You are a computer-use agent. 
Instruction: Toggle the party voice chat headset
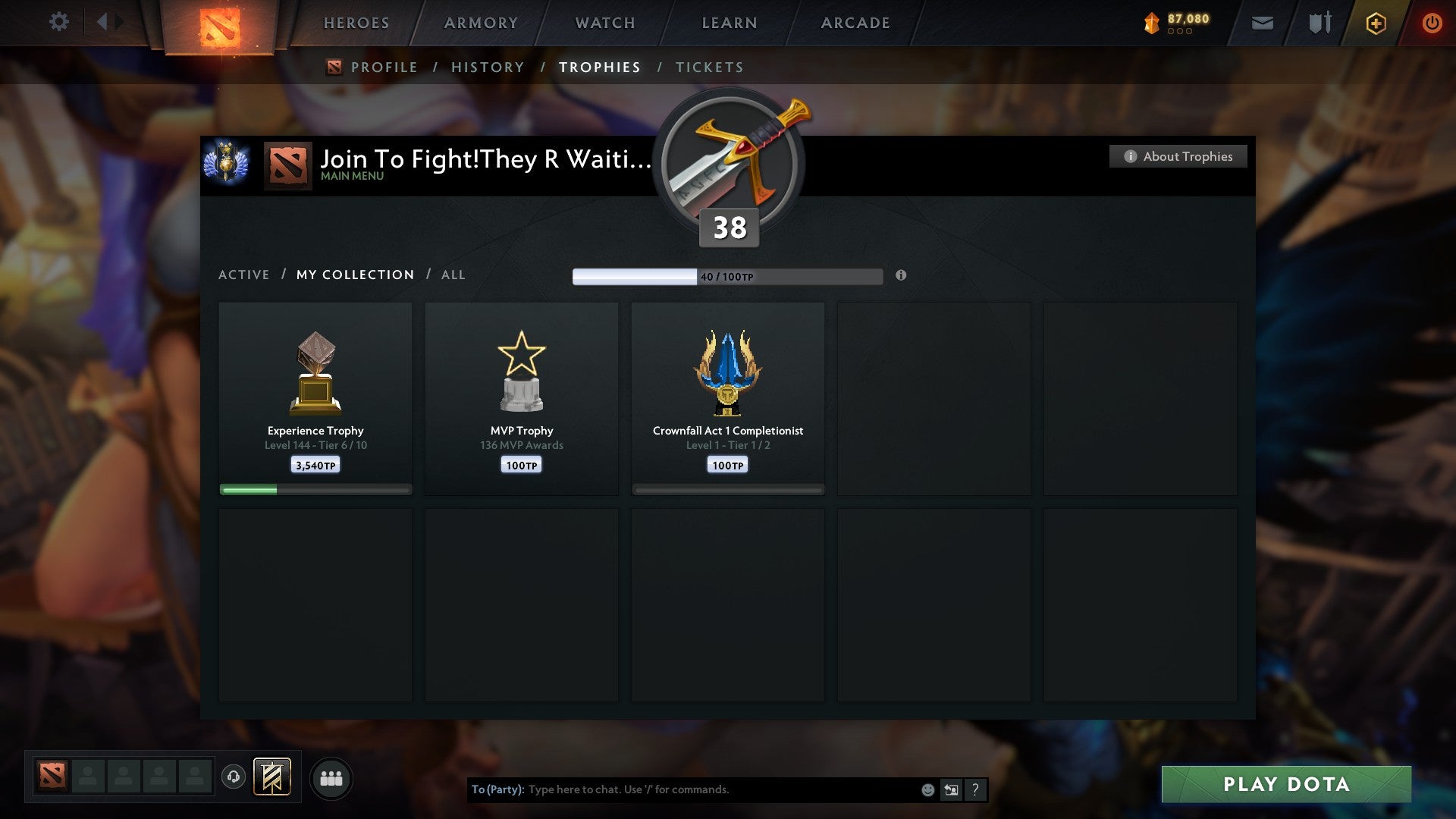tap(234, 778)
